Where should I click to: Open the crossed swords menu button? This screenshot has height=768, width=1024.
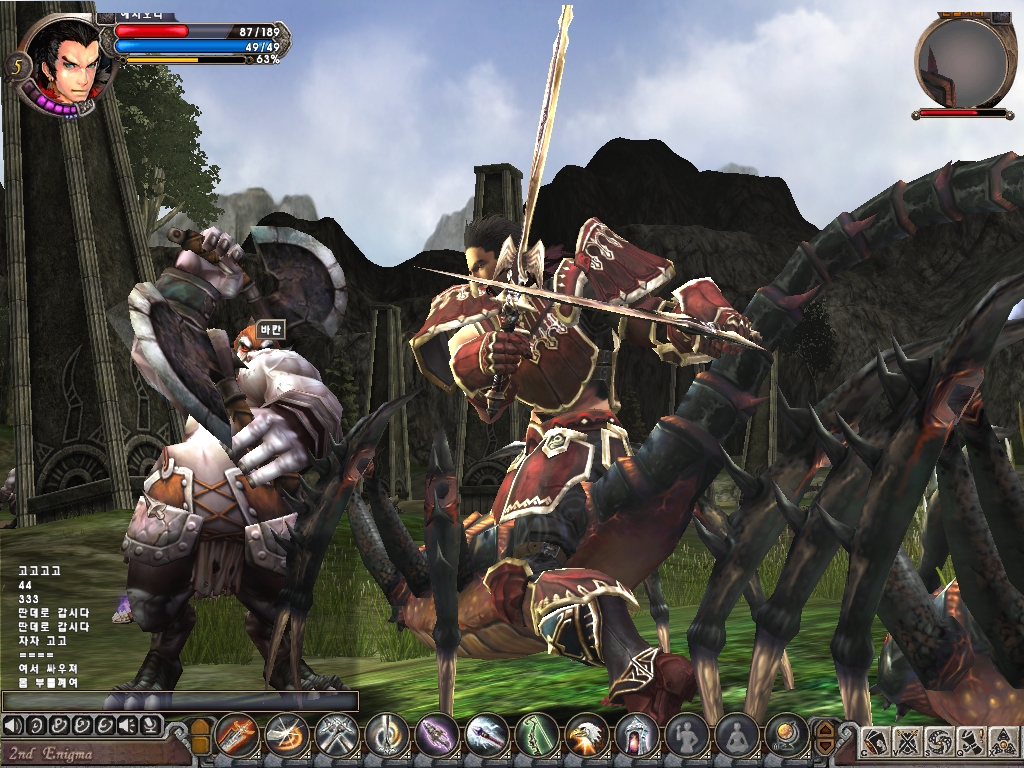click(908, 742)
